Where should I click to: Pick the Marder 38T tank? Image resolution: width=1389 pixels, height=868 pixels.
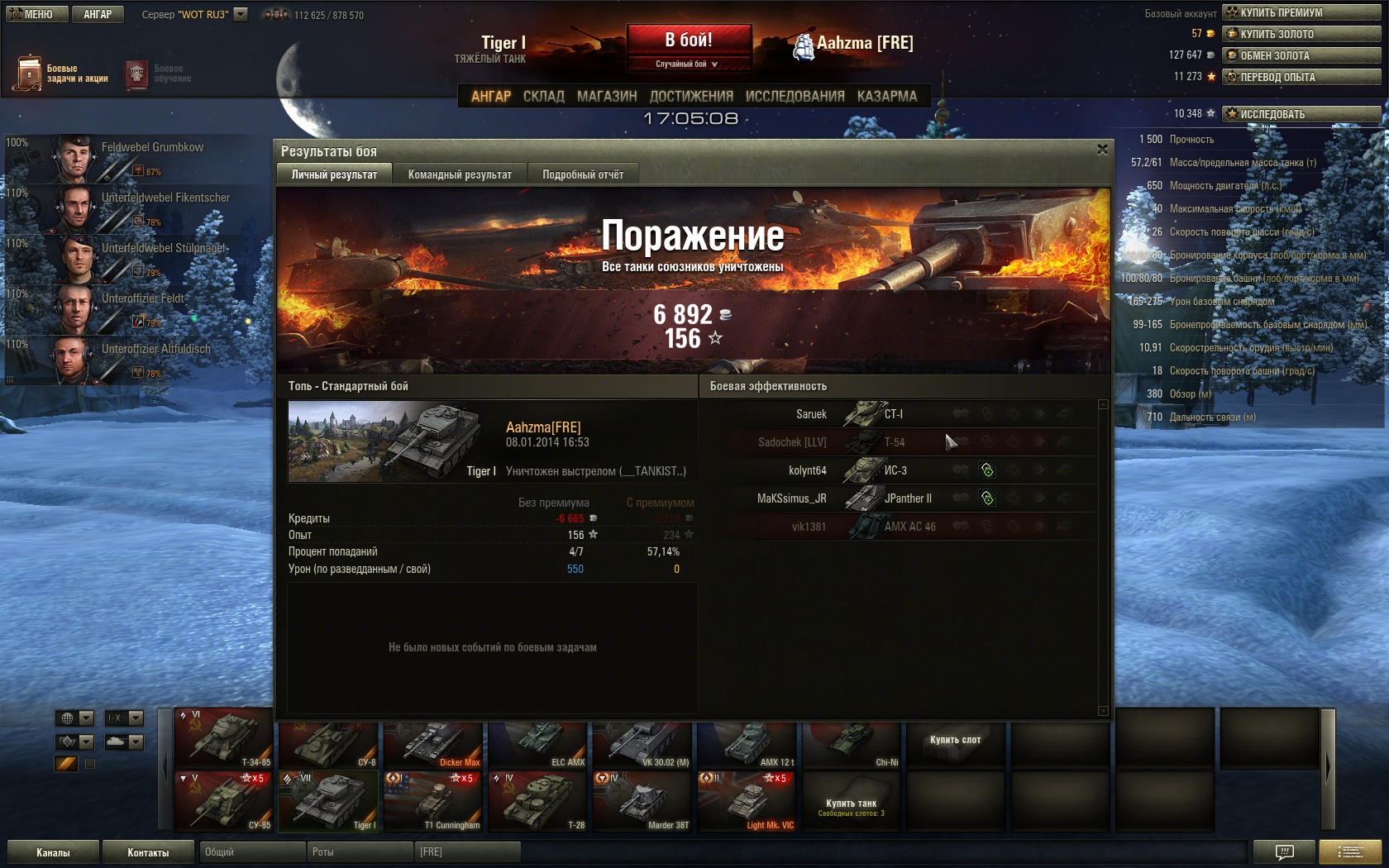642,802
